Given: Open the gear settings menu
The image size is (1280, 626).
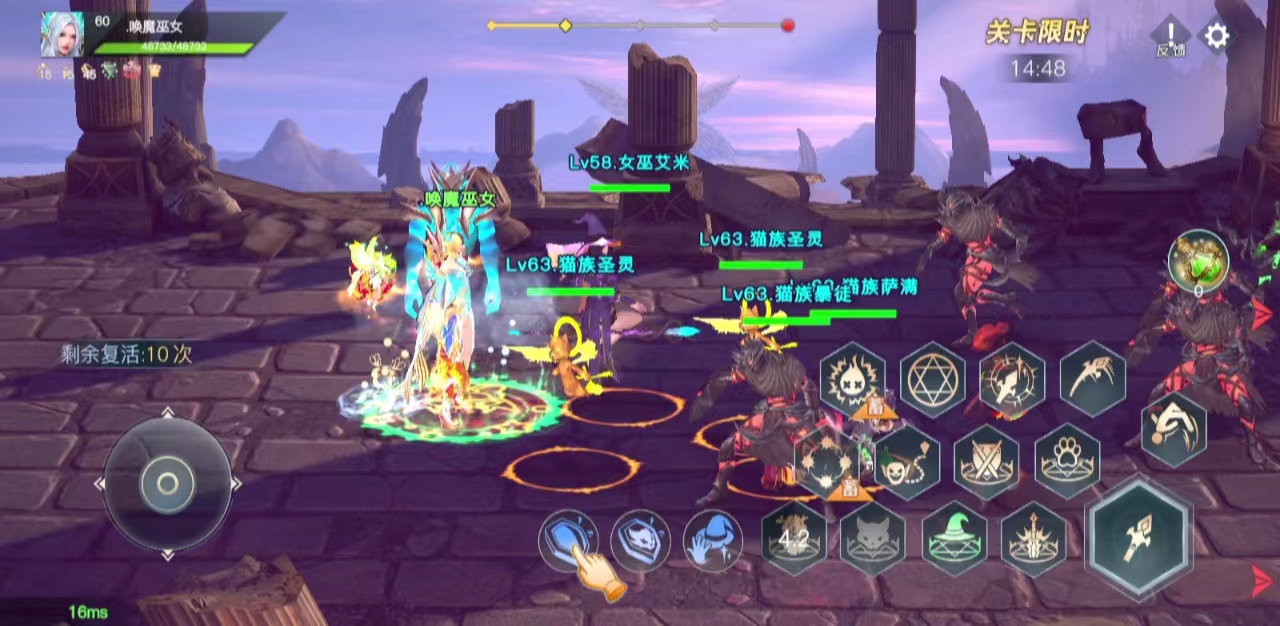Looking at the screenshot, I should click(x=1216, y=37).
